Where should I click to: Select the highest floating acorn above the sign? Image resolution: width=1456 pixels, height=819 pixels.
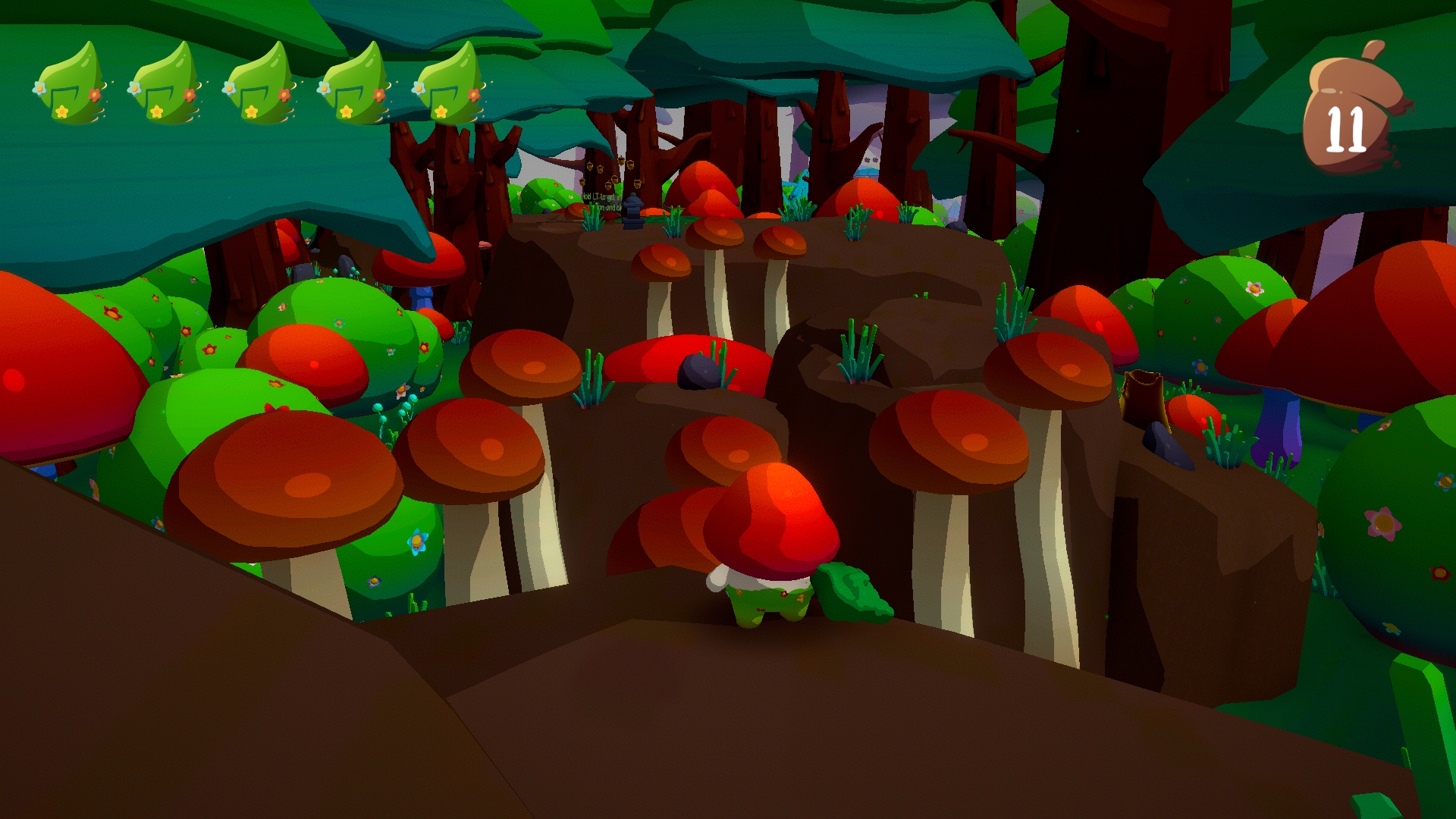620,162
